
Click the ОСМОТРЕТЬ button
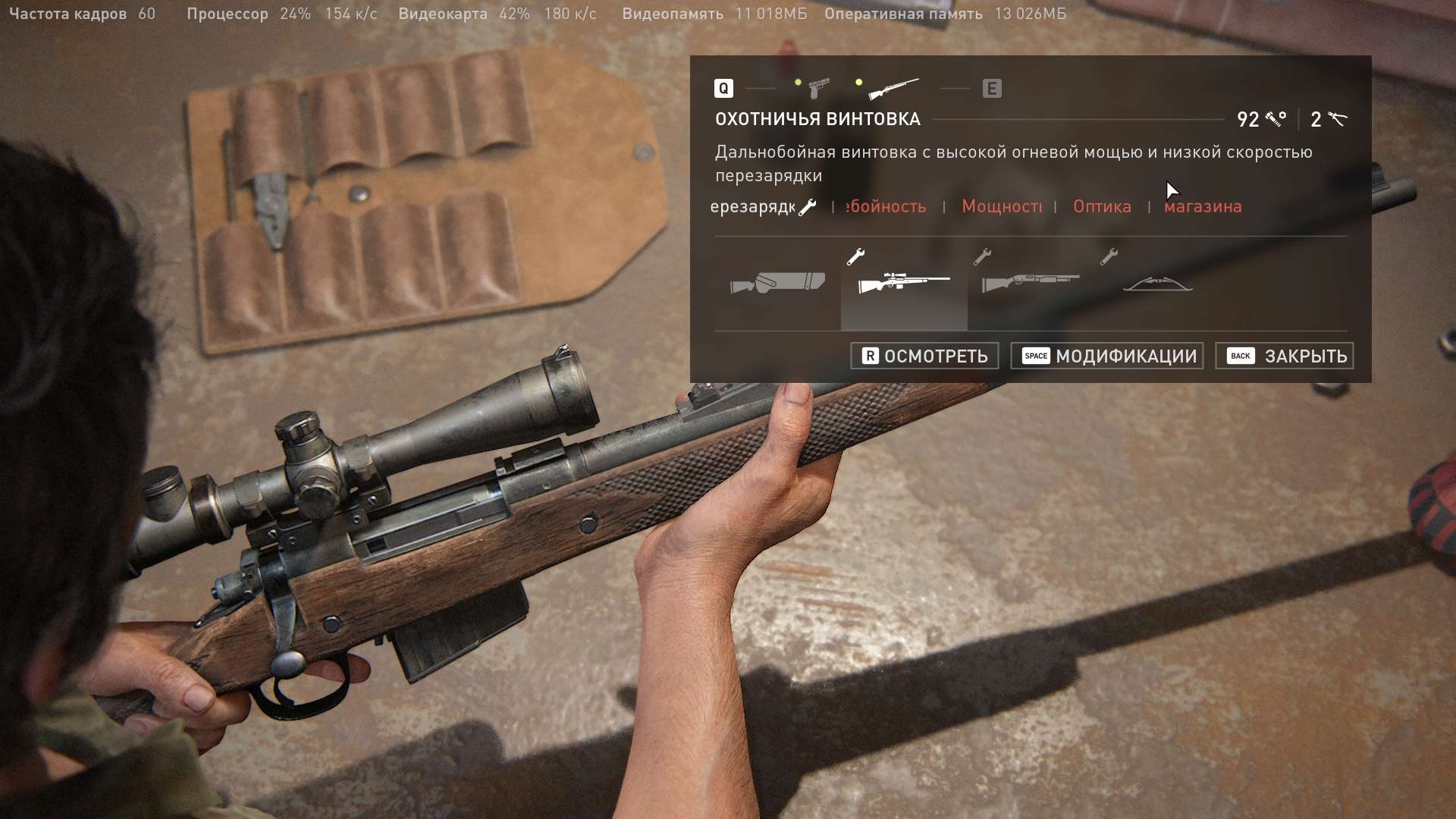coord(924,356)
